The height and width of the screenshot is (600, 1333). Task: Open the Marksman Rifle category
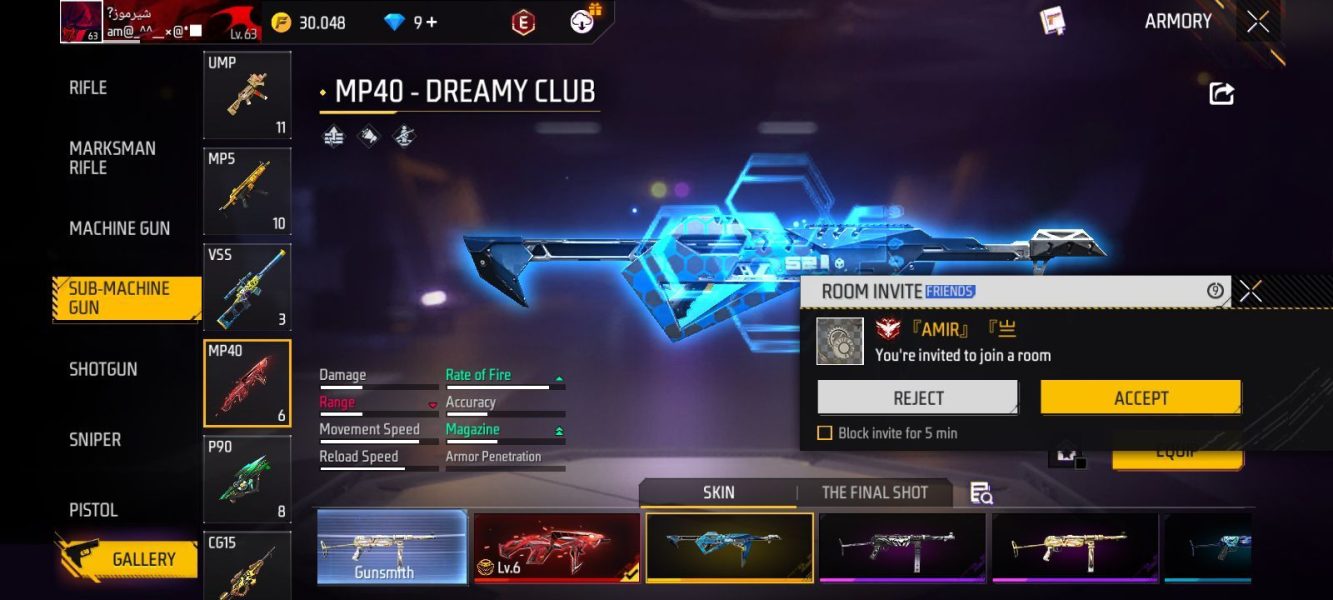click(112, 158)
